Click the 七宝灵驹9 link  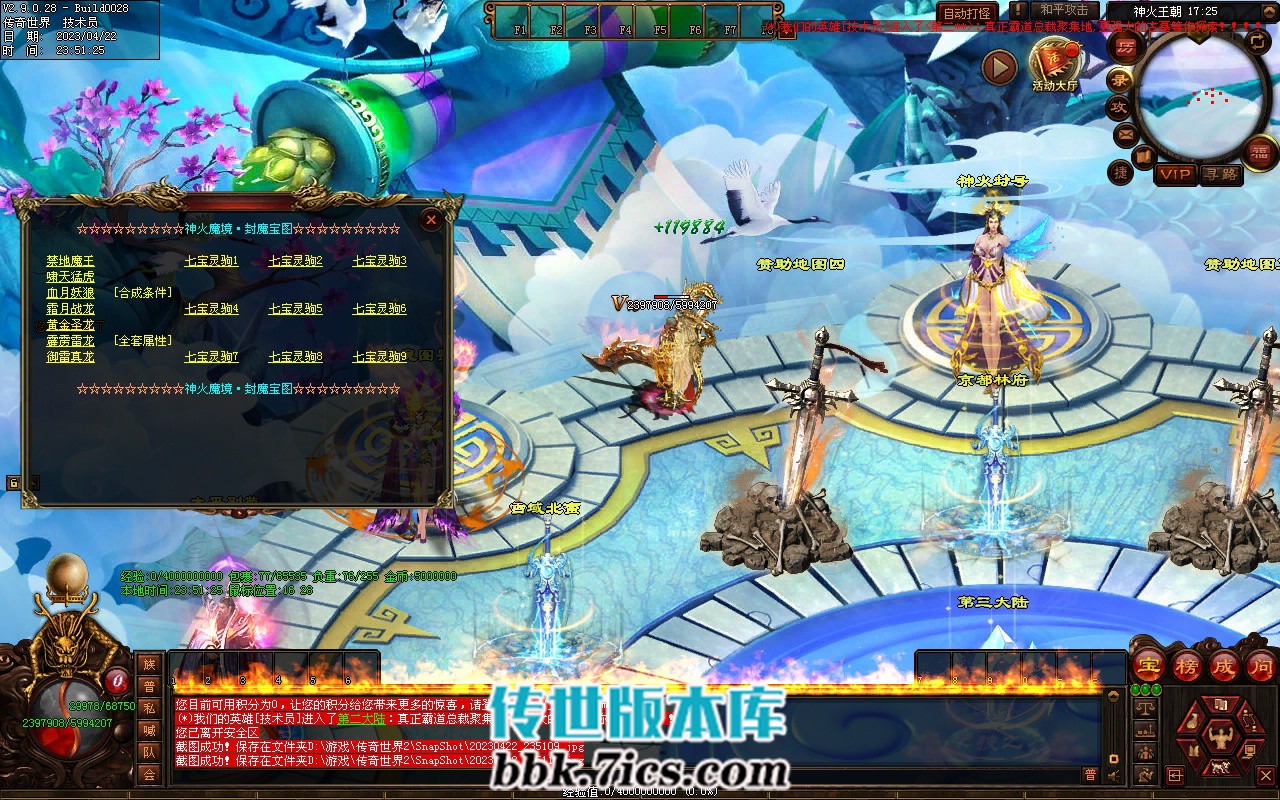pyautogui.click(x=379, y=357)
